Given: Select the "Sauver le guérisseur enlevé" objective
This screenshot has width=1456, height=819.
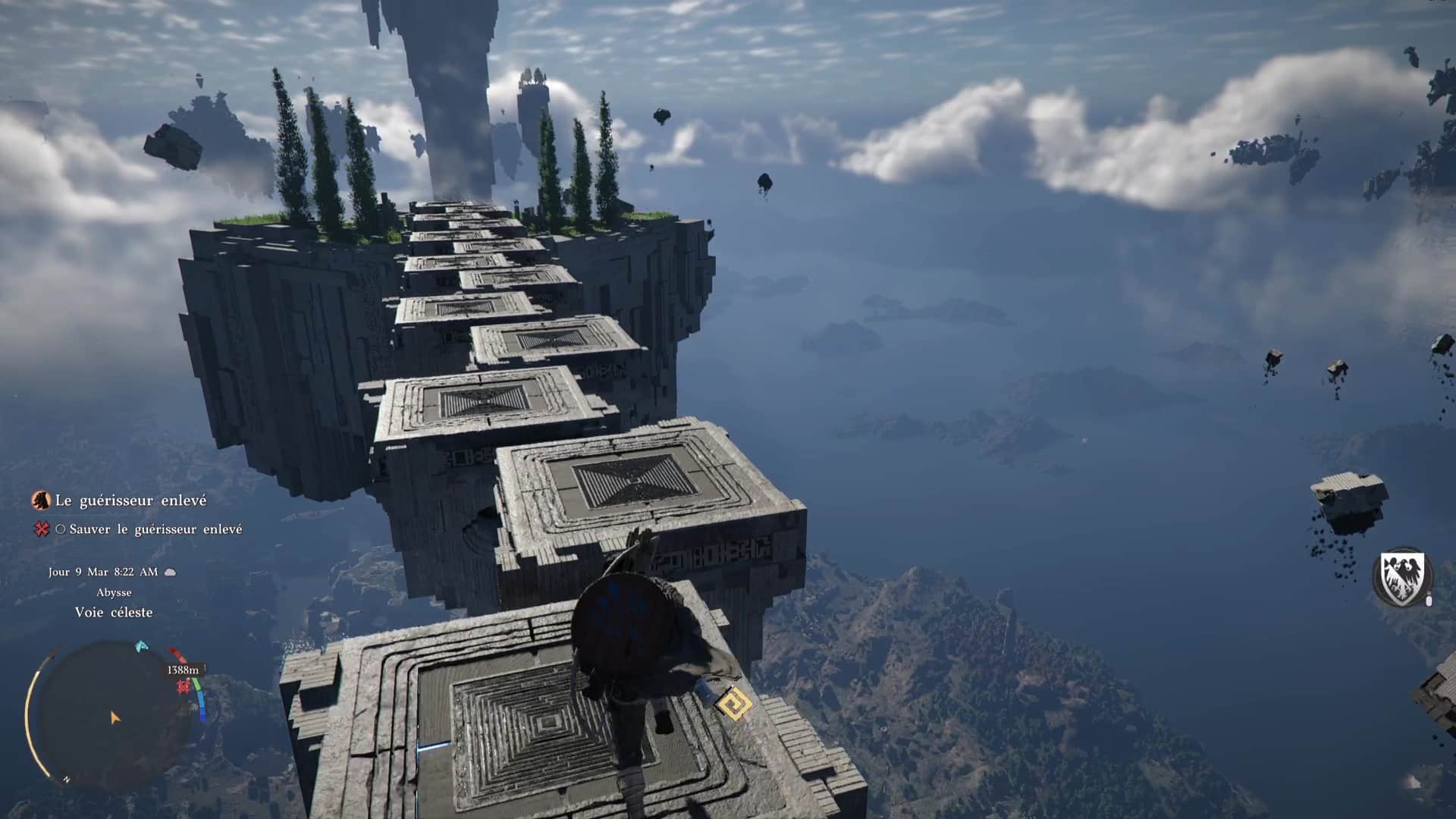Looking at the screenshot, I should coord(155,529).
